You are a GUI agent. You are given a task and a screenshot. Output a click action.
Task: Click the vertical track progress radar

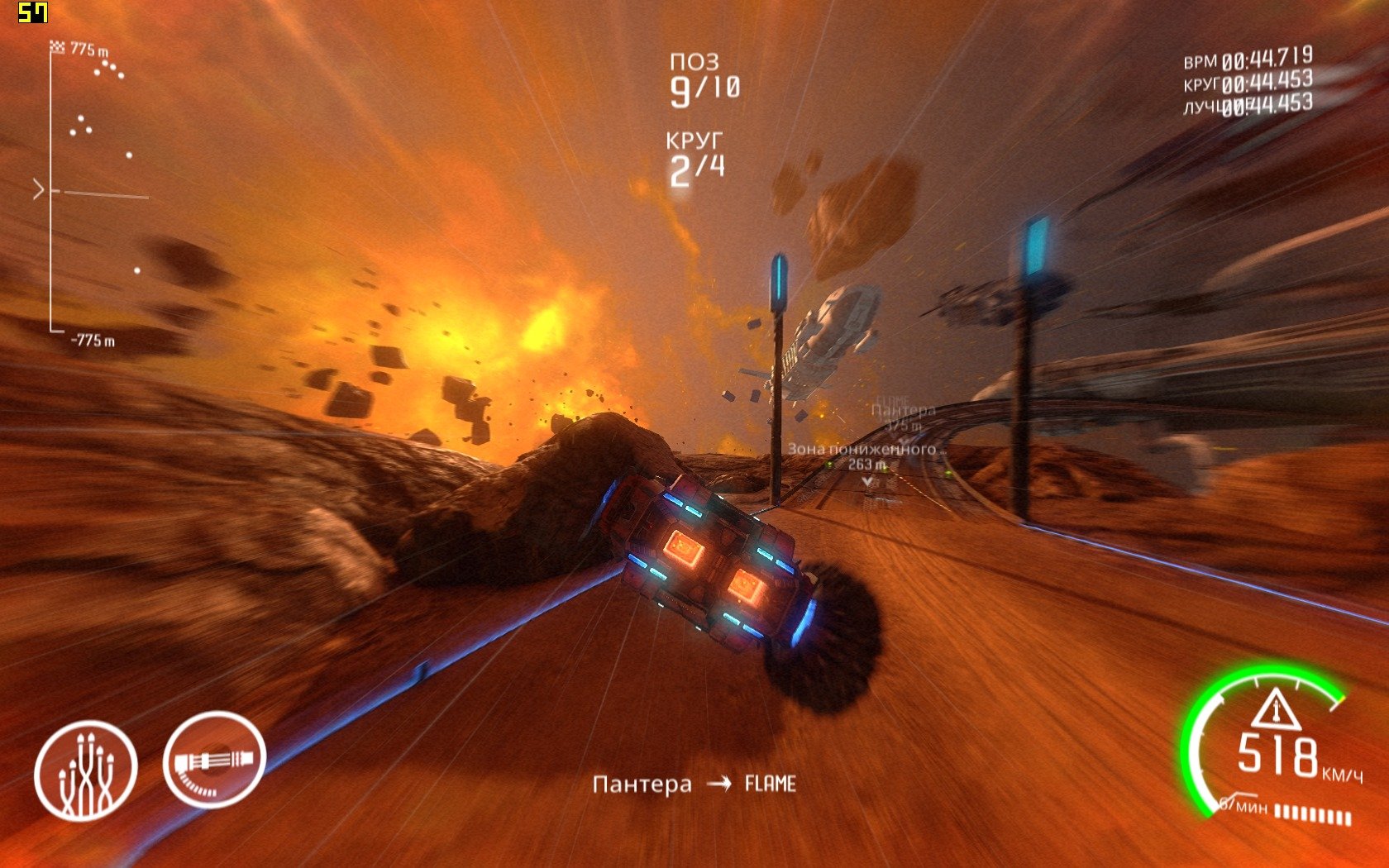click(x=91, y=192)
